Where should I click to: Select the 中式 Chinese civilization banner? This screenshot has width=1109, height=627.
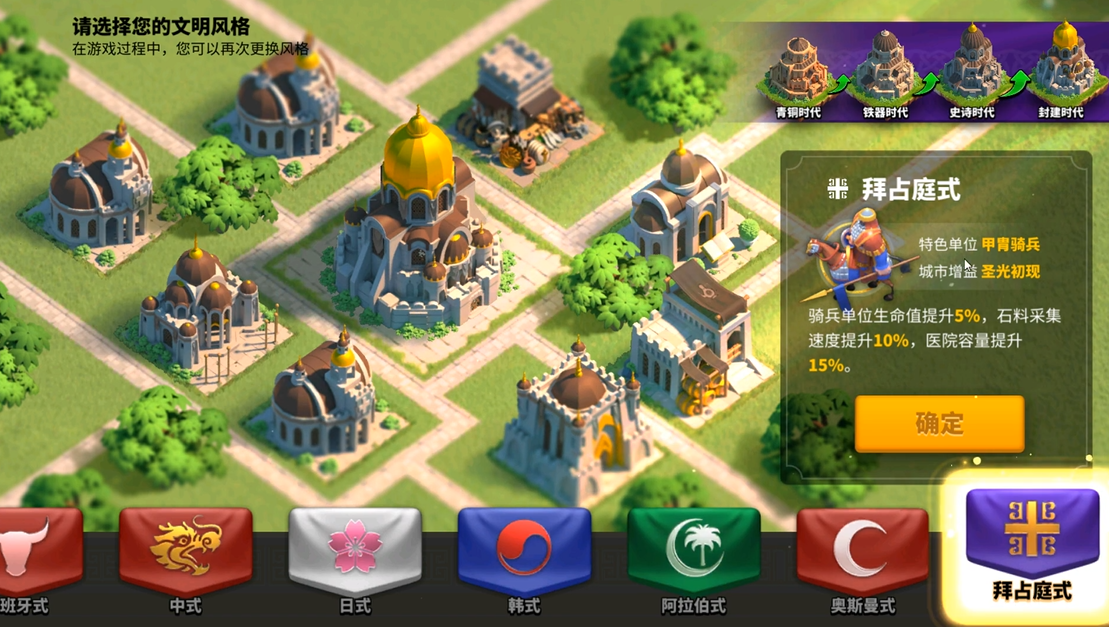185,554
